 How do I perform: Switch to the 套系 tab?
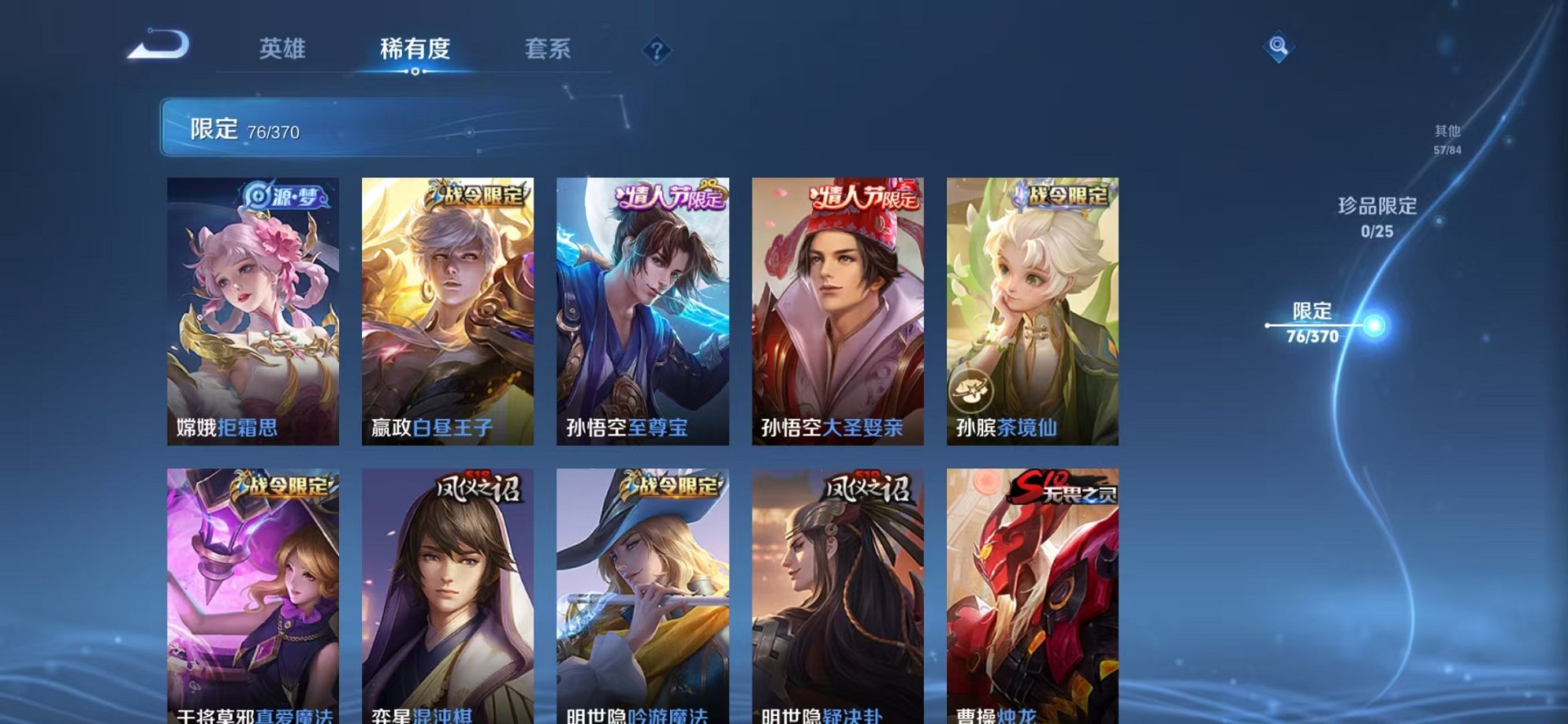pyautogui.click(x=550, y=49)
